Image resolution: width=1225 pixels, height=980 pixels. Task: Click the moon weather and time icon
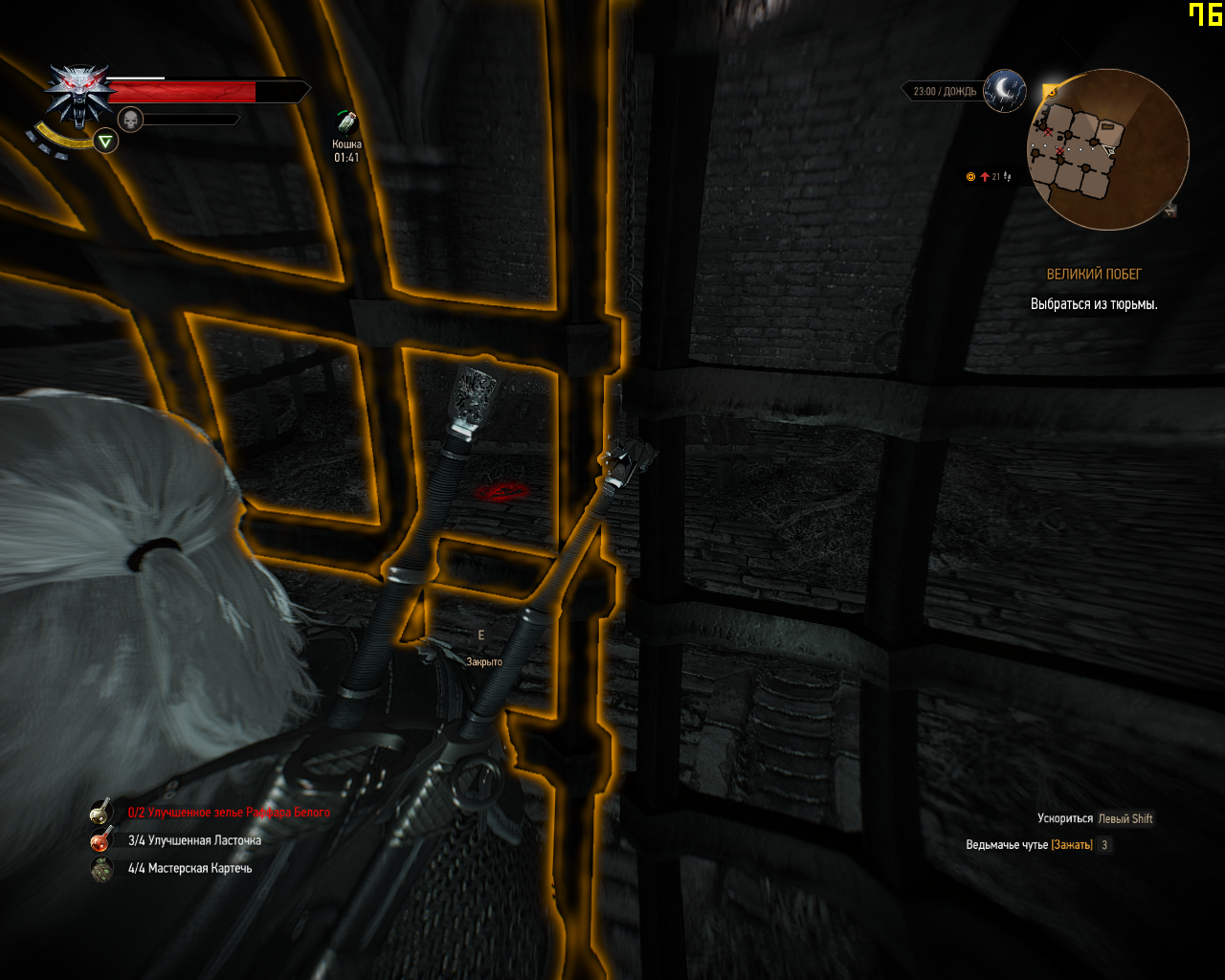pyautogui.click(x=1004, y=90)
